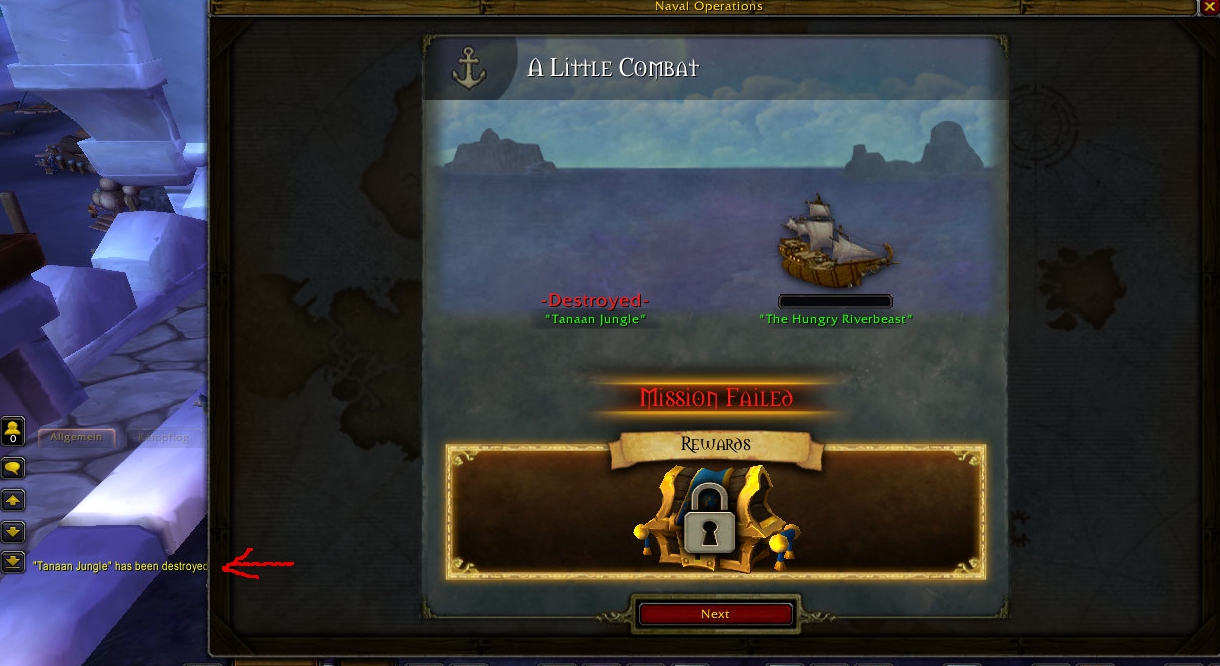The height and width of the screenshot is (666, 1220).
Task: Open the locked rewards treasure chest
Action: point(715,515)
